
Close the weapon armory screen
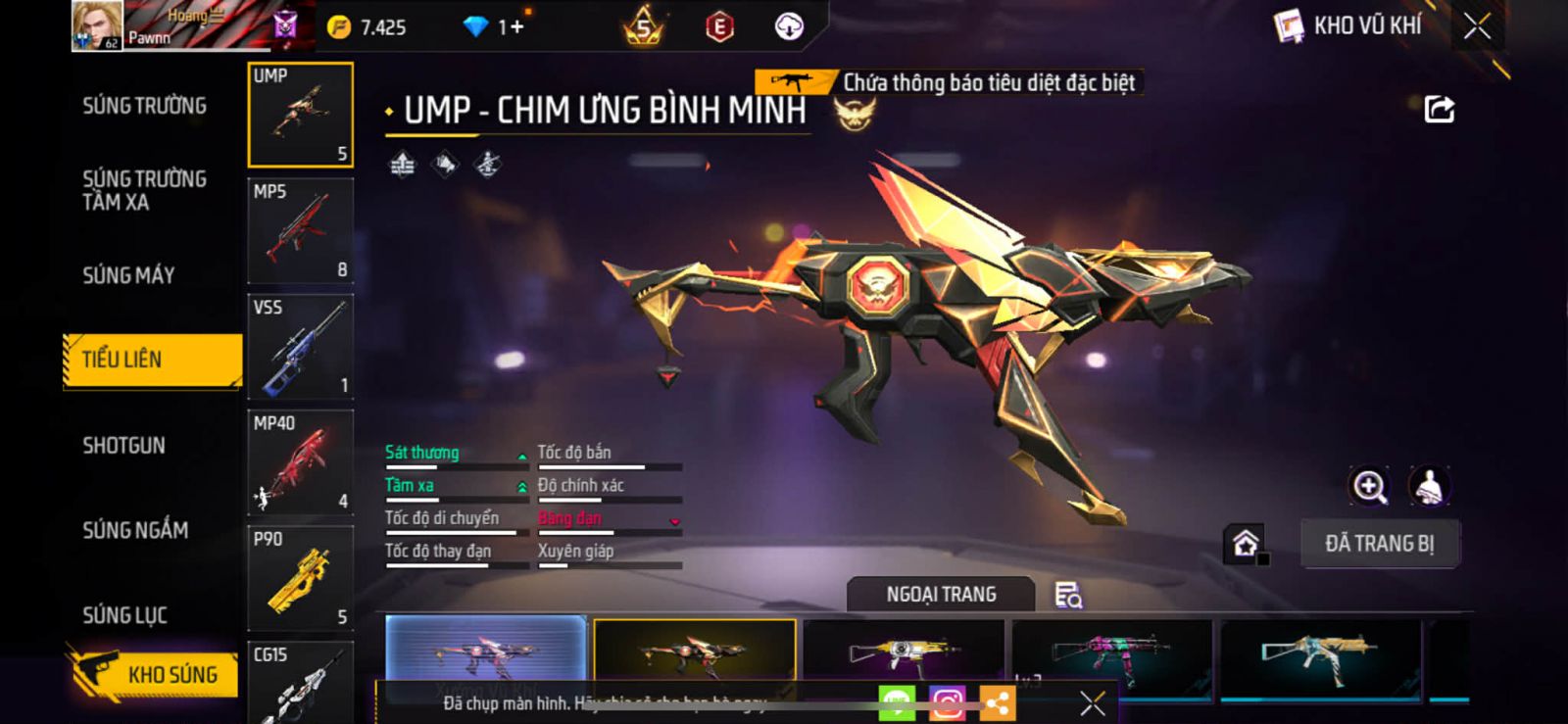pyautogui.click(x=1477, y=26)
